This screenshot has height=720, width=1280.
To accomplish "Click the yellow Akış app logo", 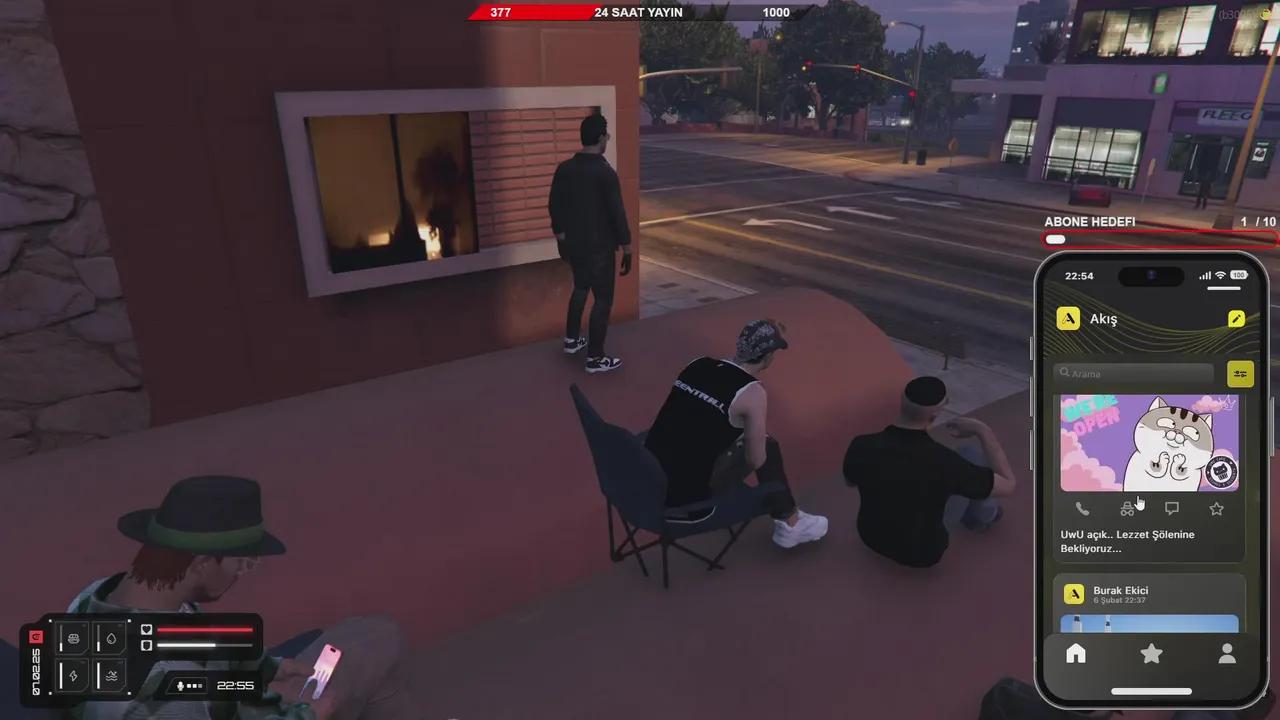I will coord(1069,318).
